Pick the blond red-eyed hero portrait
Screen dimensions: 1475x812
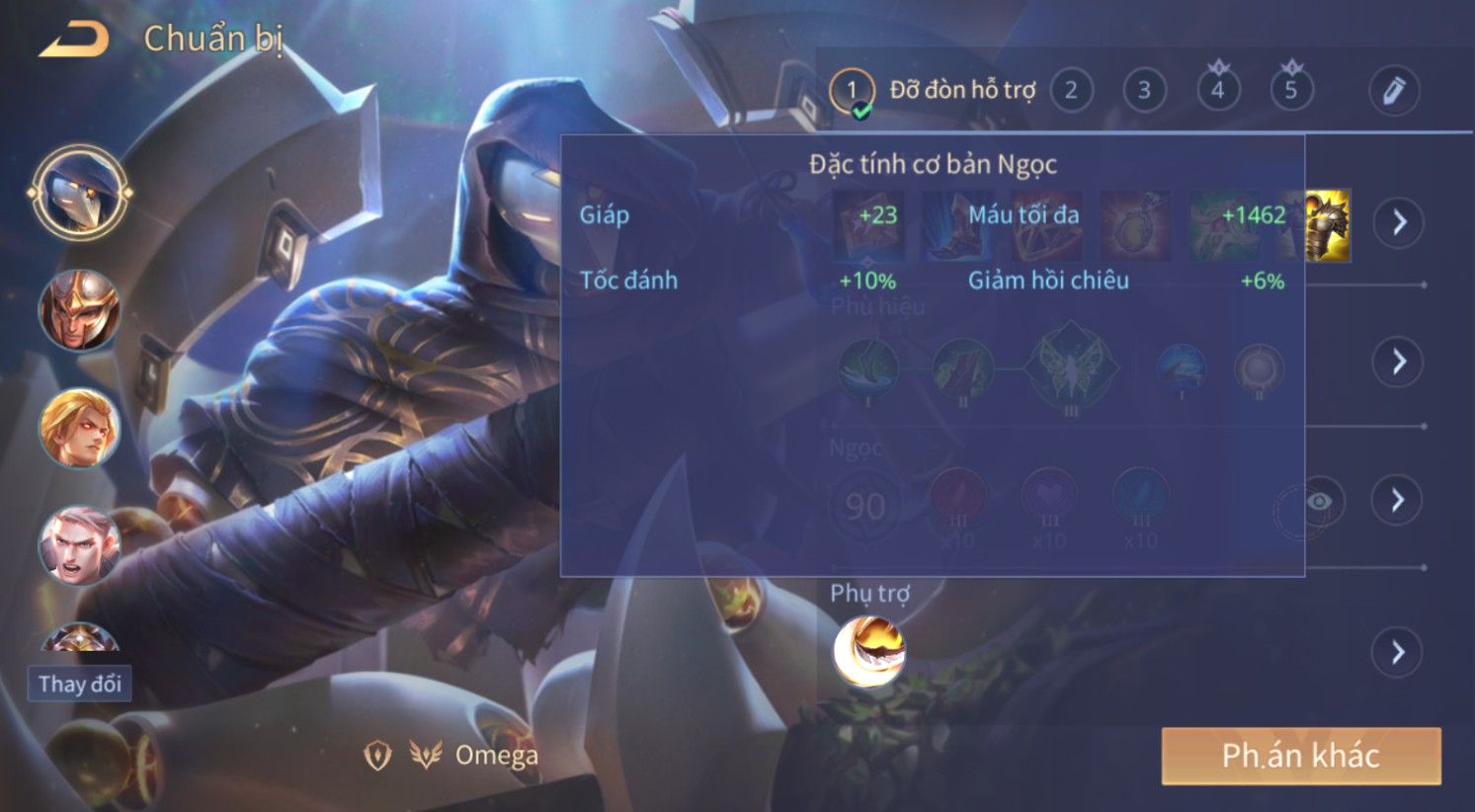[79, 429]
